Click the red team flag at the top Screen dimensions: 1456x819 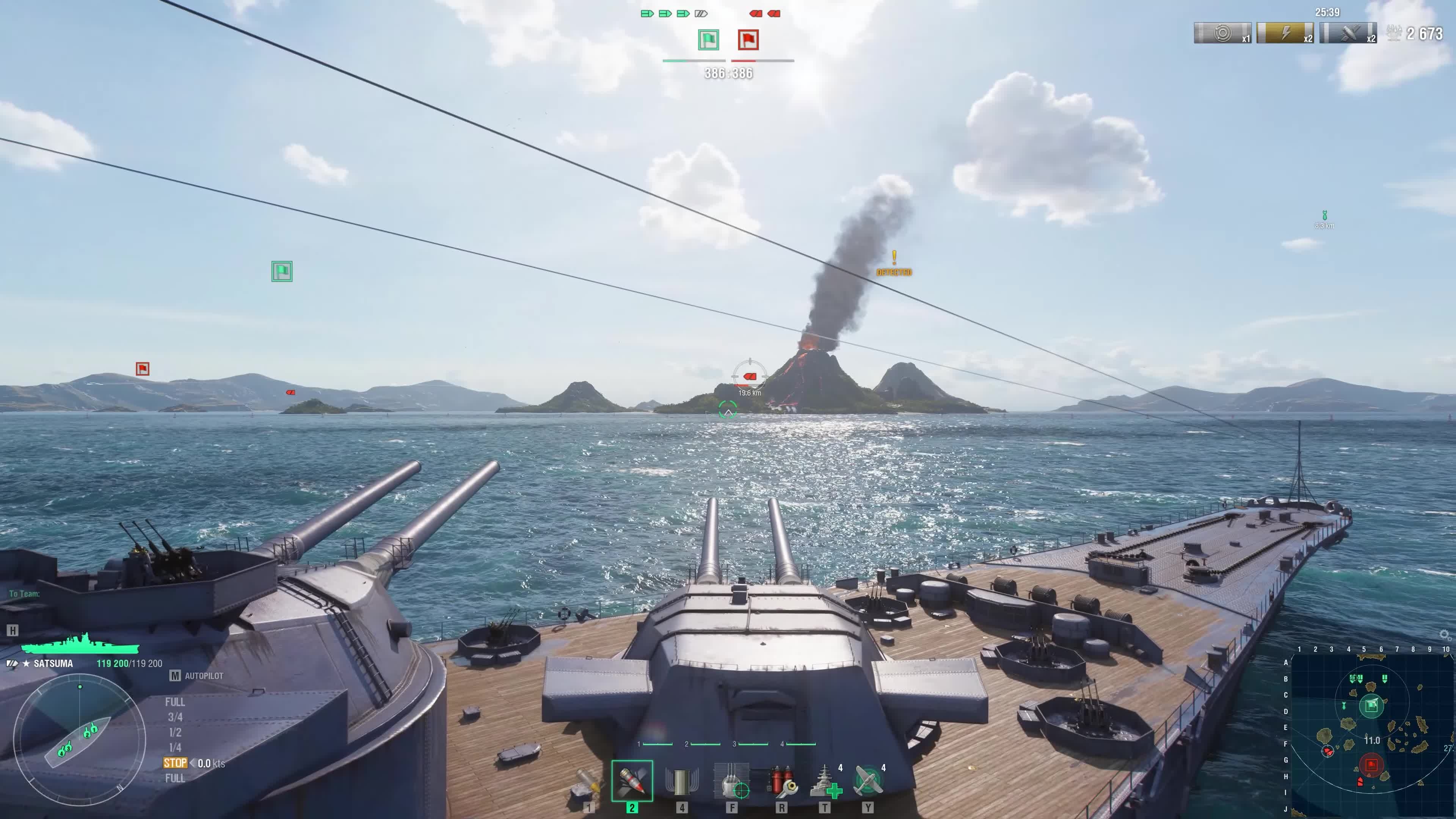(x=748, y=40)
